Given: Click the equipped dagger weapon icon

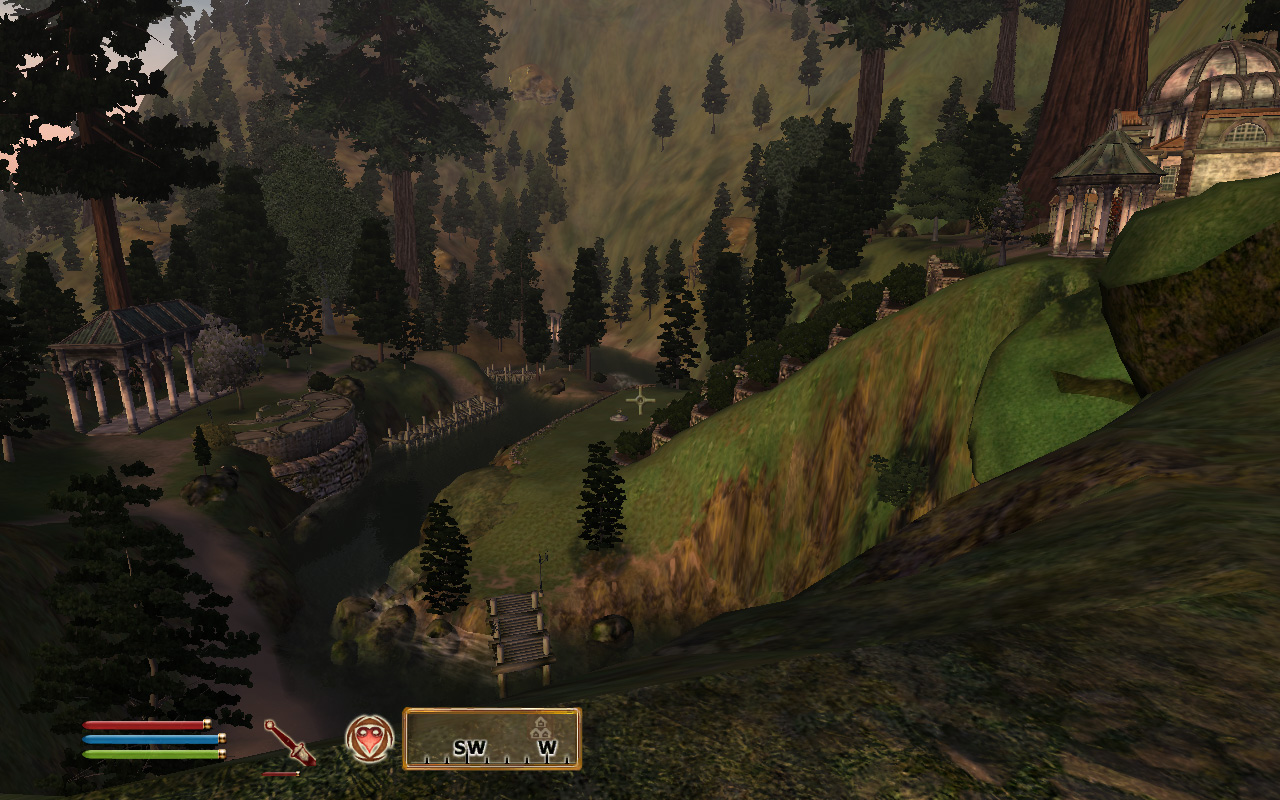Looking at the screenshot, I should [x=287, y=743].
